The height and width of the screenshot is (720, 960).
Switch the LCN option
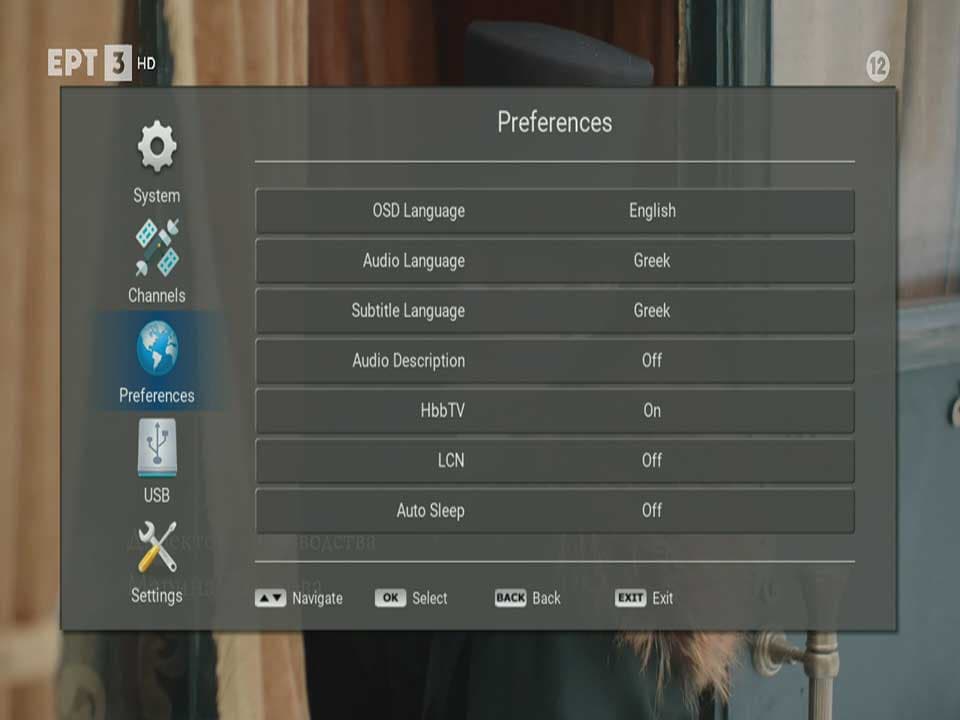click(554, 461)
